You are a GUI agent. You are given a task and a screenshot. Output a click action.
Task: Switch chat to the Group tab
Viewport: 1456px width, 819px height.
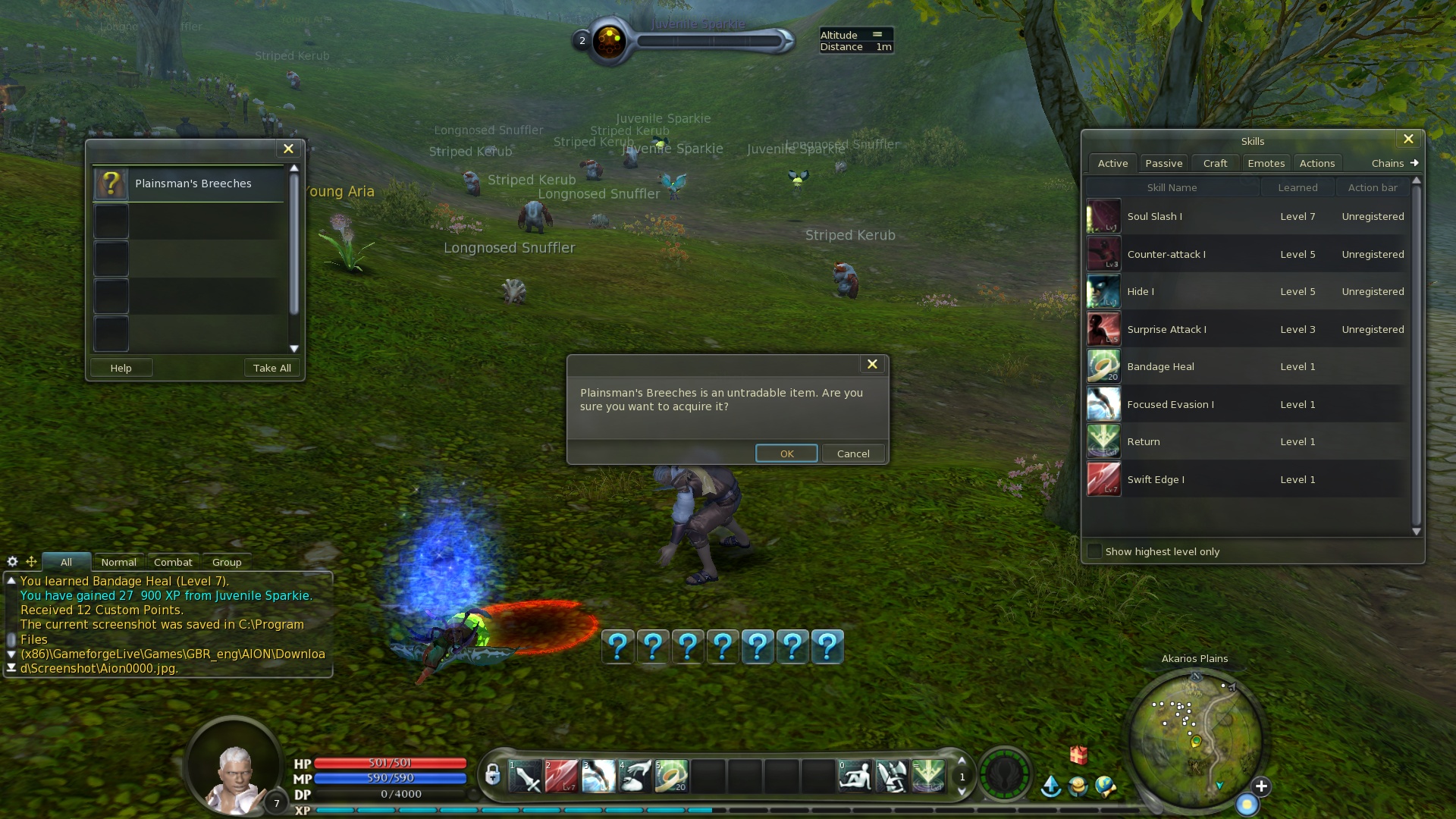(x=227, y=562)
